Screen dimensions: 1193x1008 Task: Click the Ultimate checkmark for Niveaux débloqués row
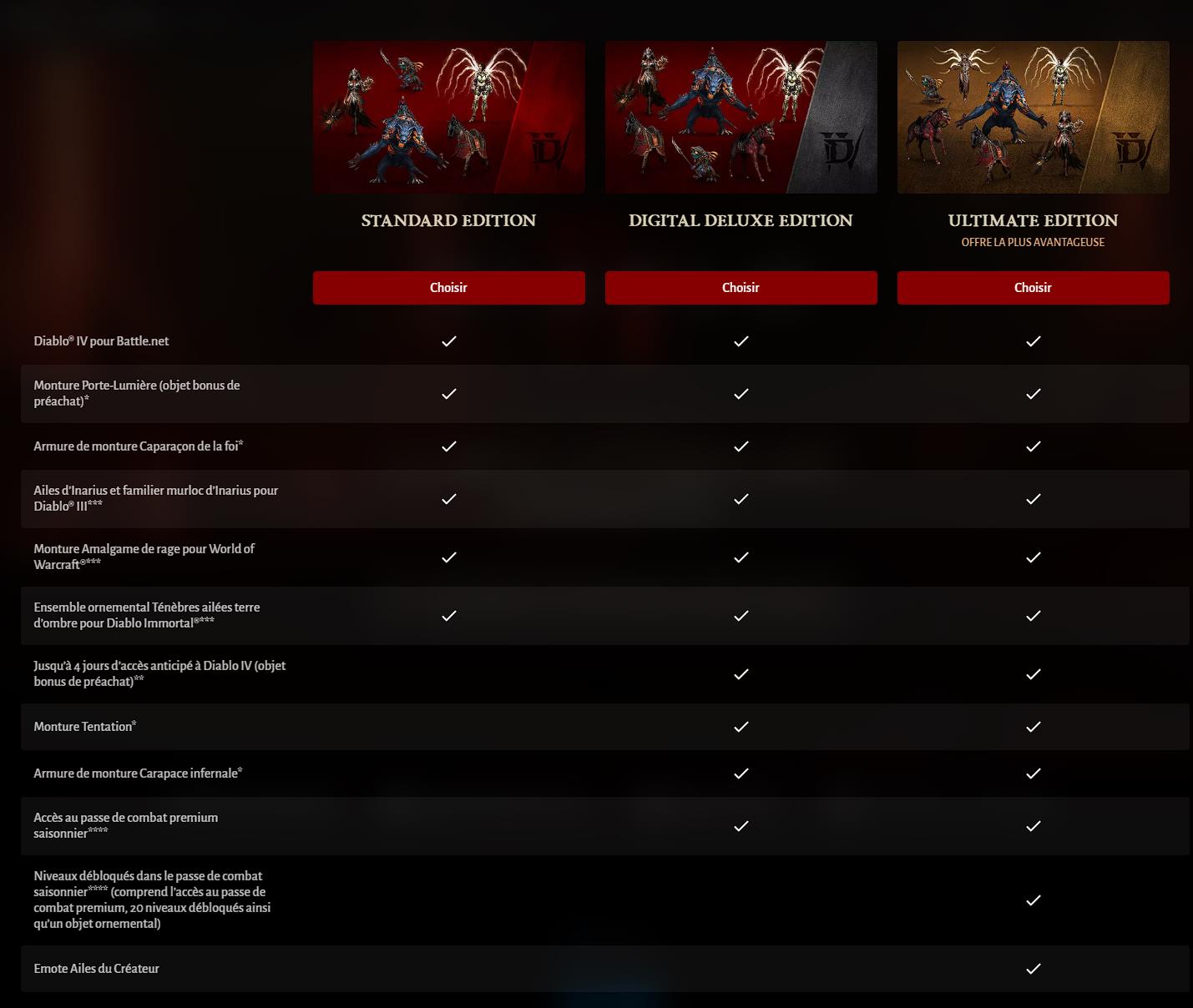point(1034,899)
